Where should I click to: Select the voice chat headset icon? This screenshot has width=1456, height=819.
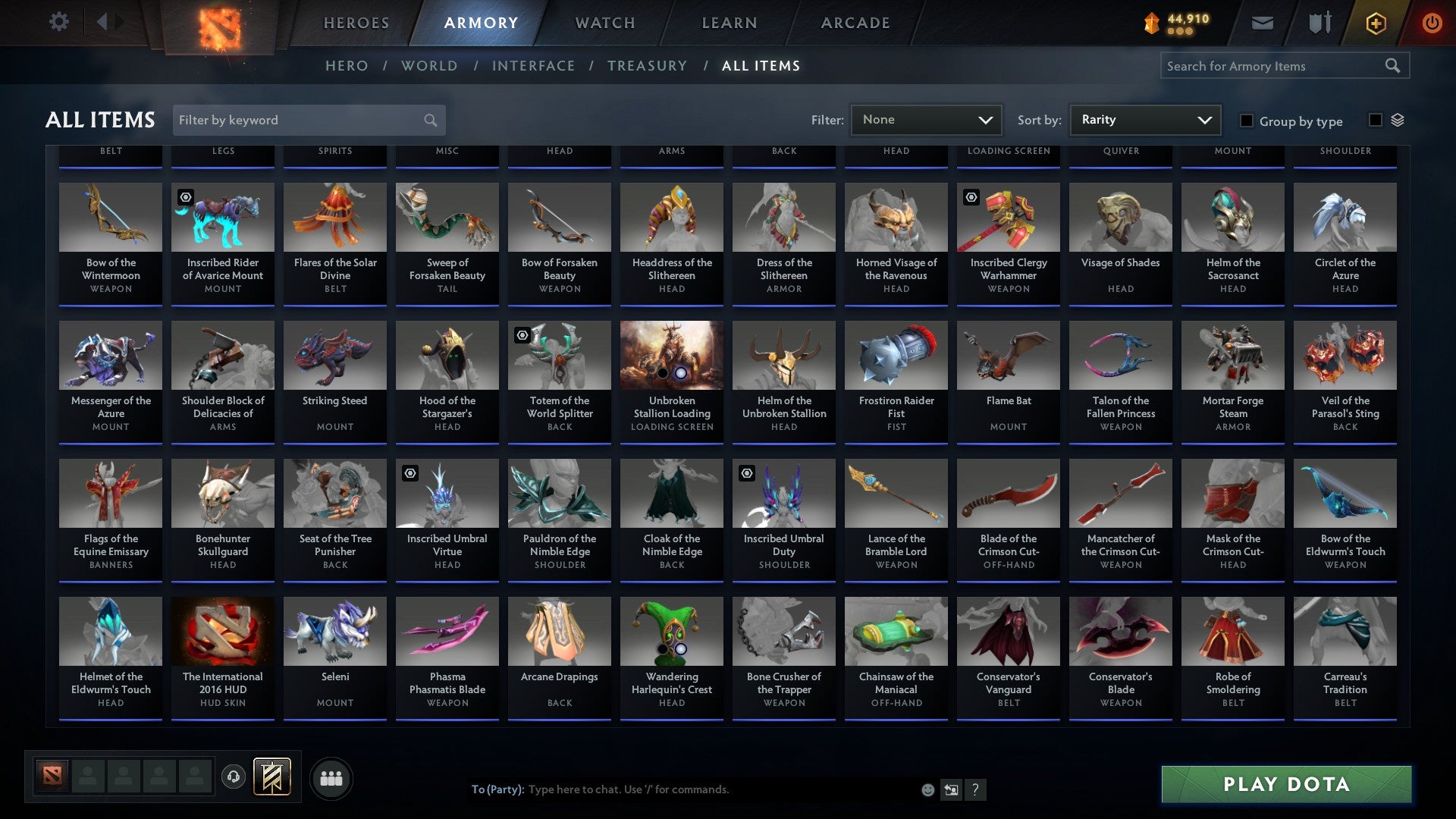(233, 777)
